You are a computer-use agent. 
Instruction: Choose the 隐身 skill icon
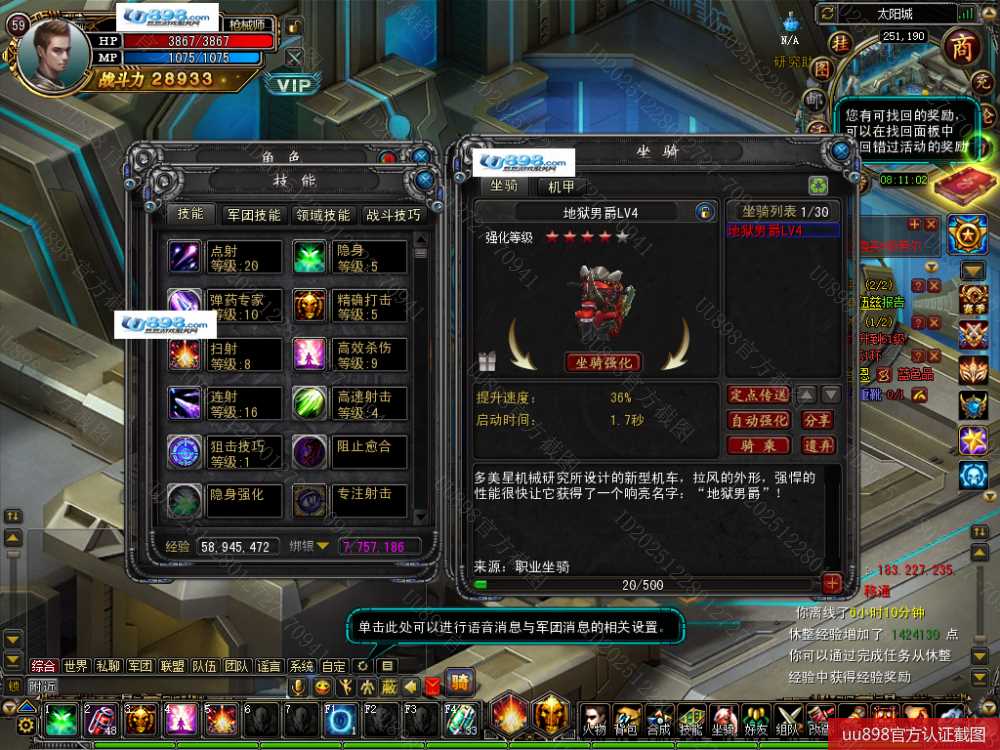pos(310,257)
